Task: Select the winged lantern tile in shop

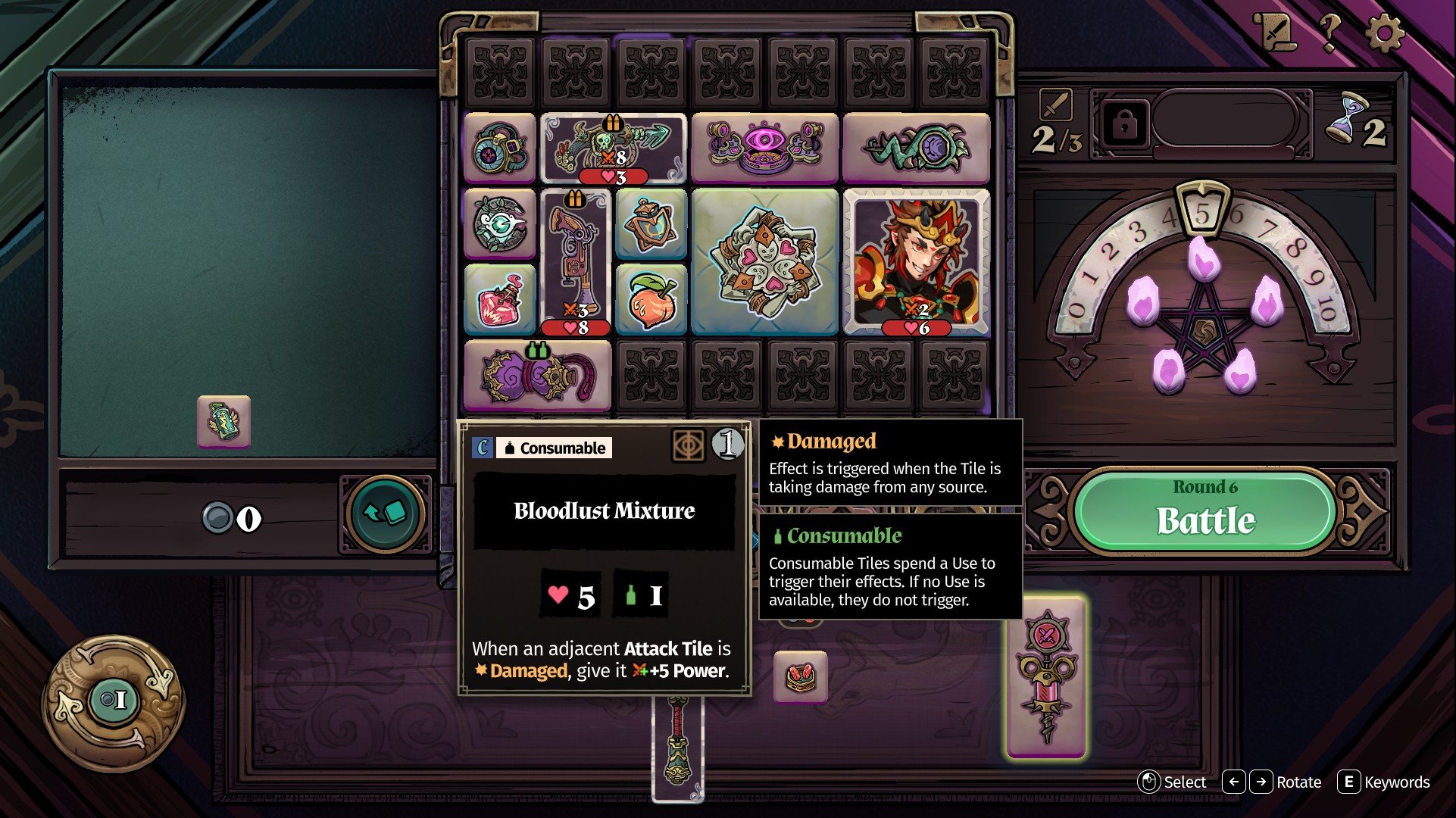Action: pos(223,421)
